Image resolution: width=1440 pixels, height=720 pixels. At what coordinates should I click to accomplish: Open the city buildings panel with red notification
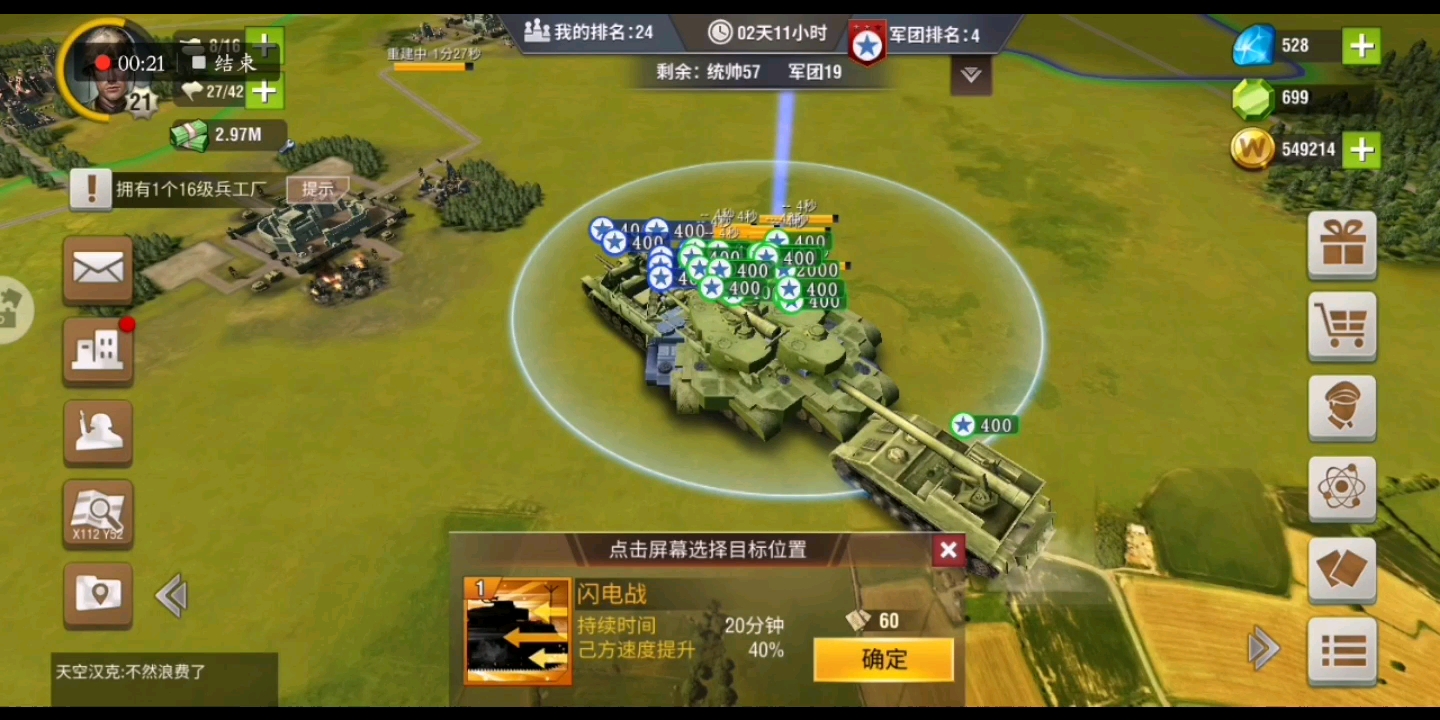97,351
